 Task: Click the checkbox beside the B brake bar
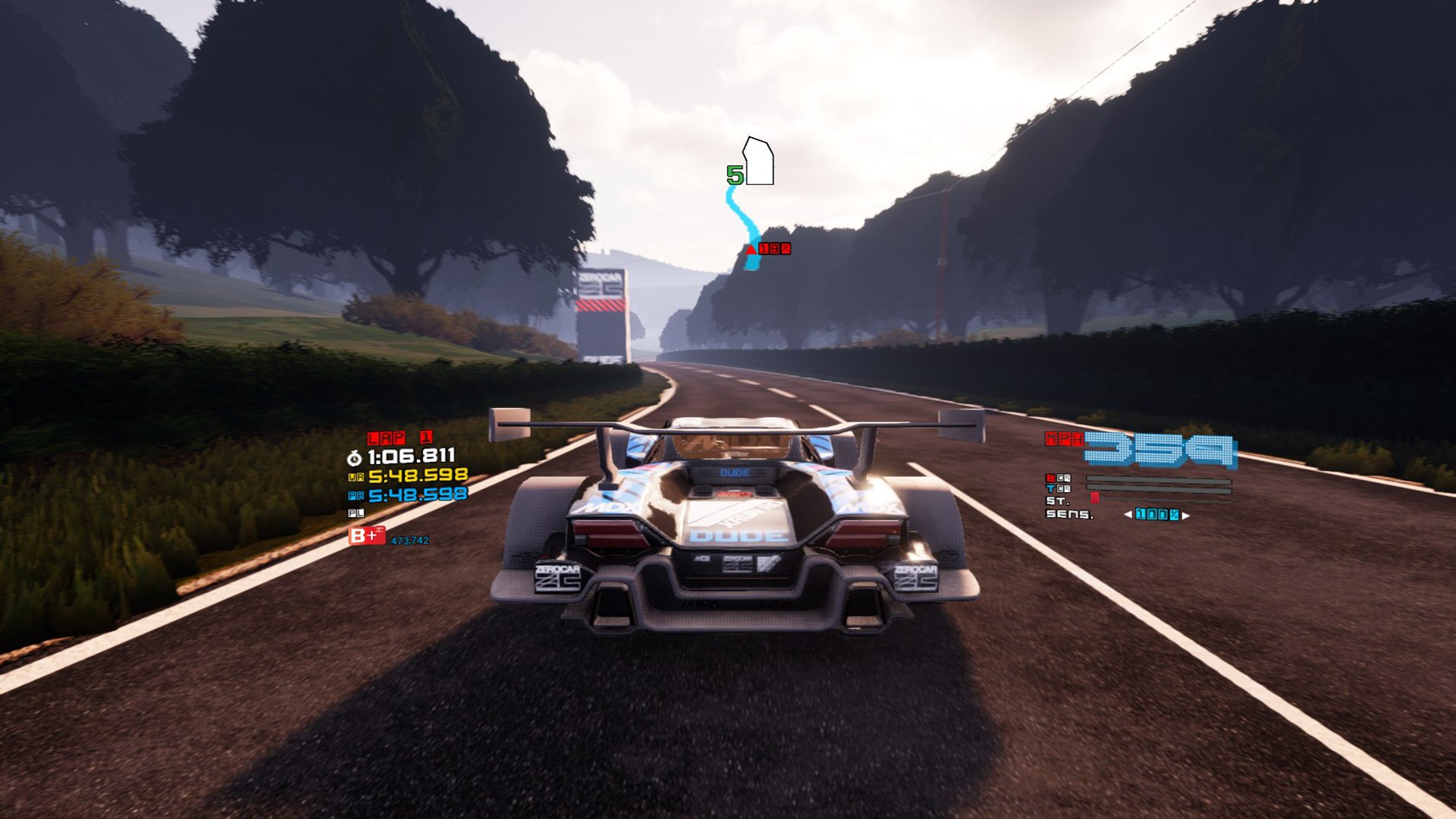coord(1062,478)
